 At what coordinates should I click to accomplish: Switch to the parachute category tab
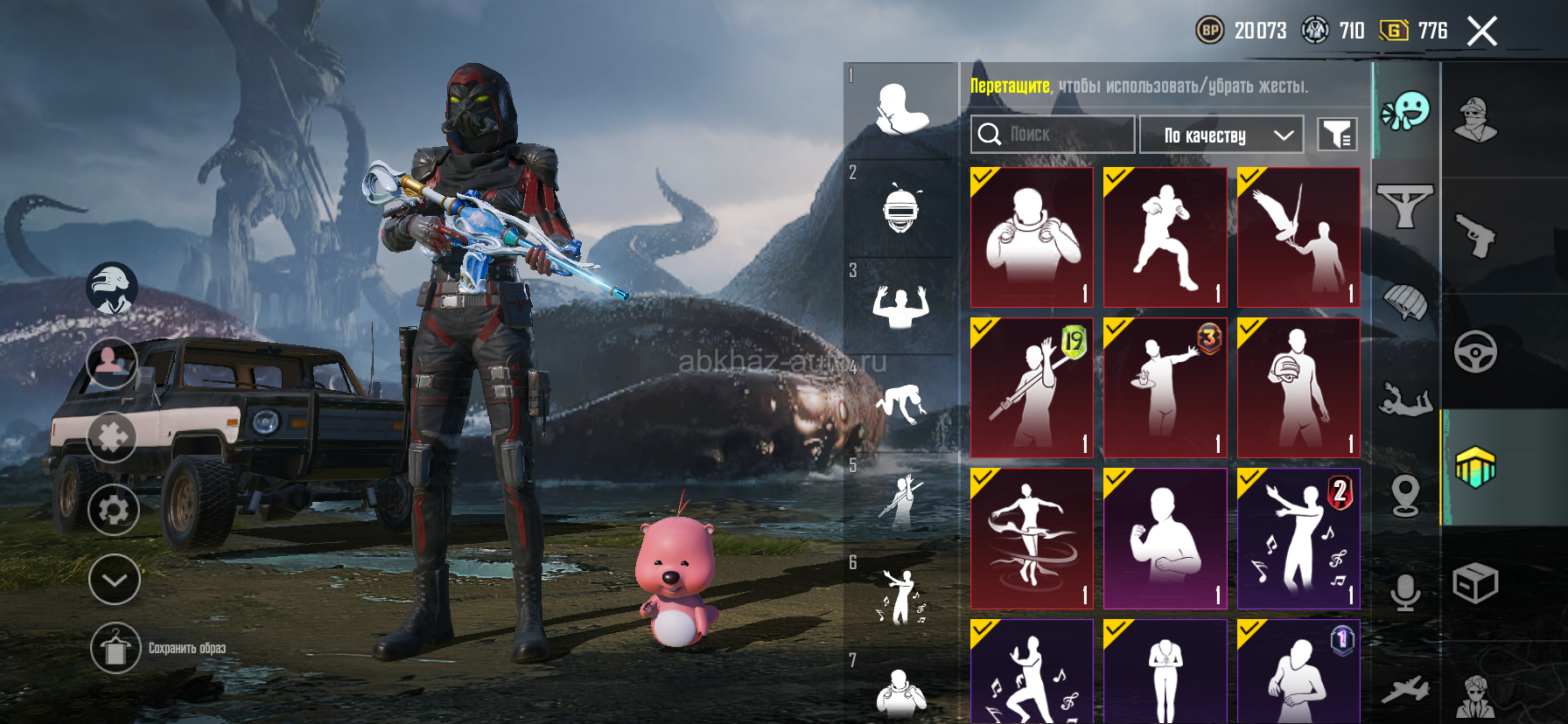tap(1405, 303)
